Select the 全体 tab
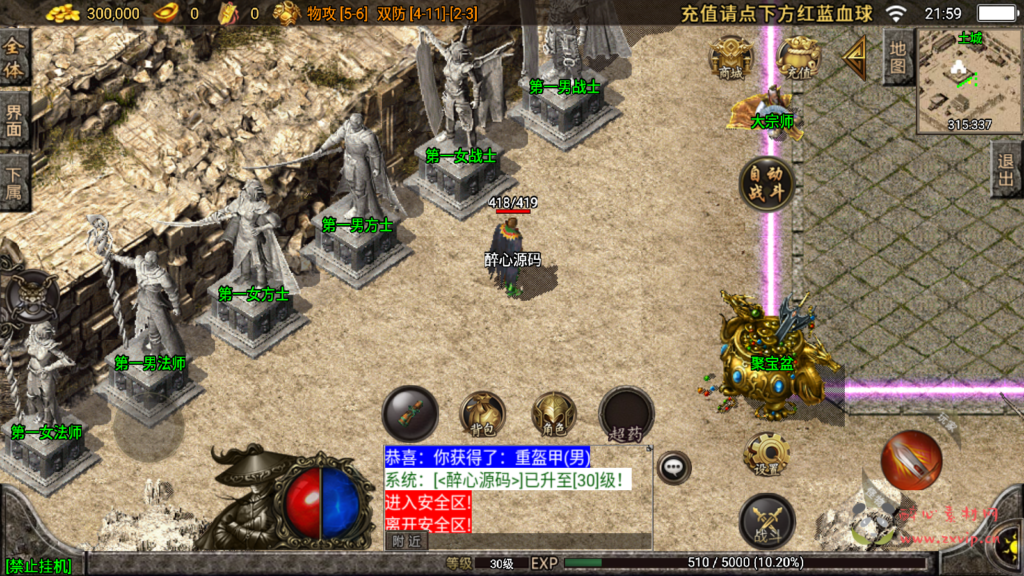 click(14, 56)
